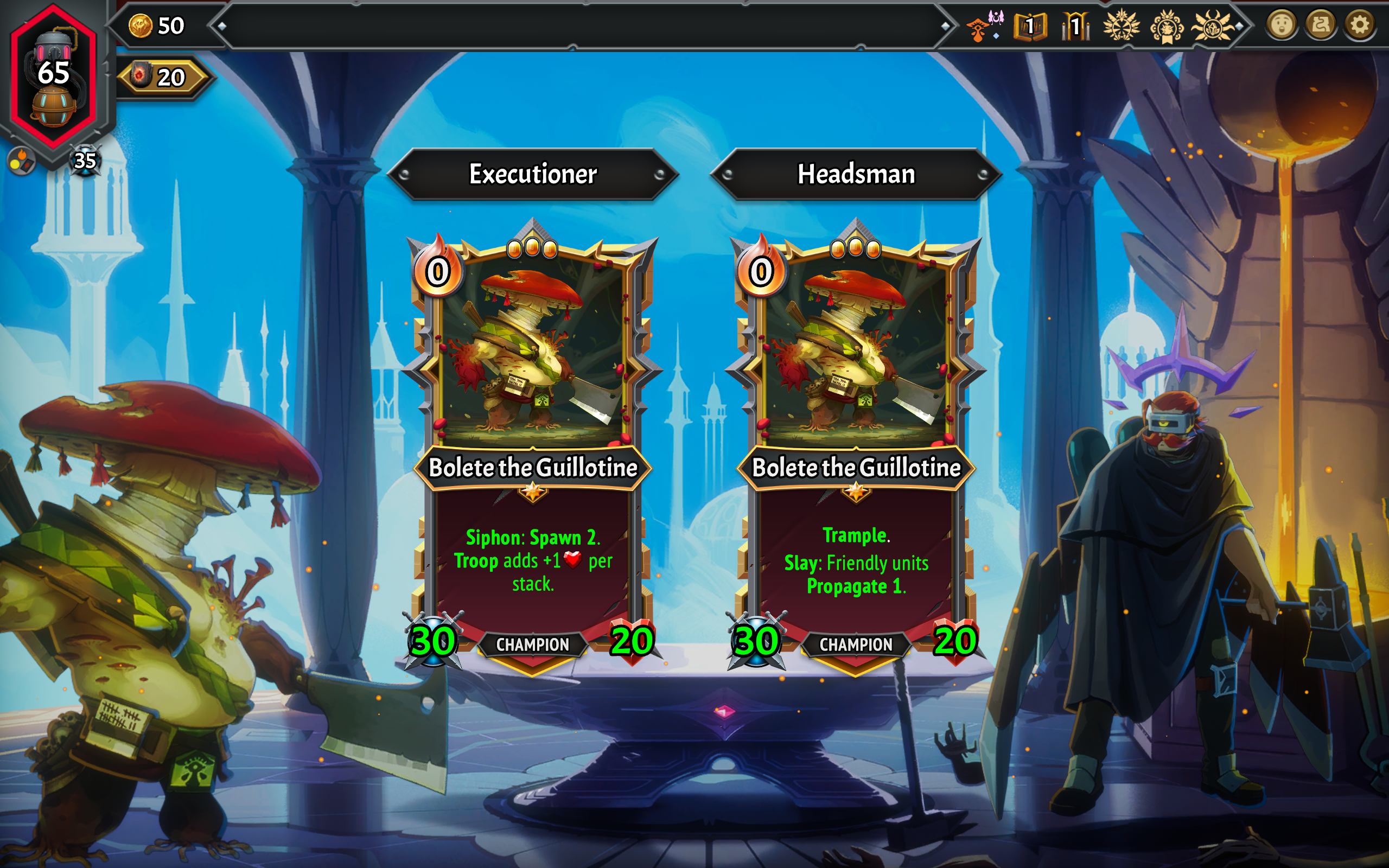
Task: Inspect the winged wheel crest artifact icon
Action: click(1121, 27)
